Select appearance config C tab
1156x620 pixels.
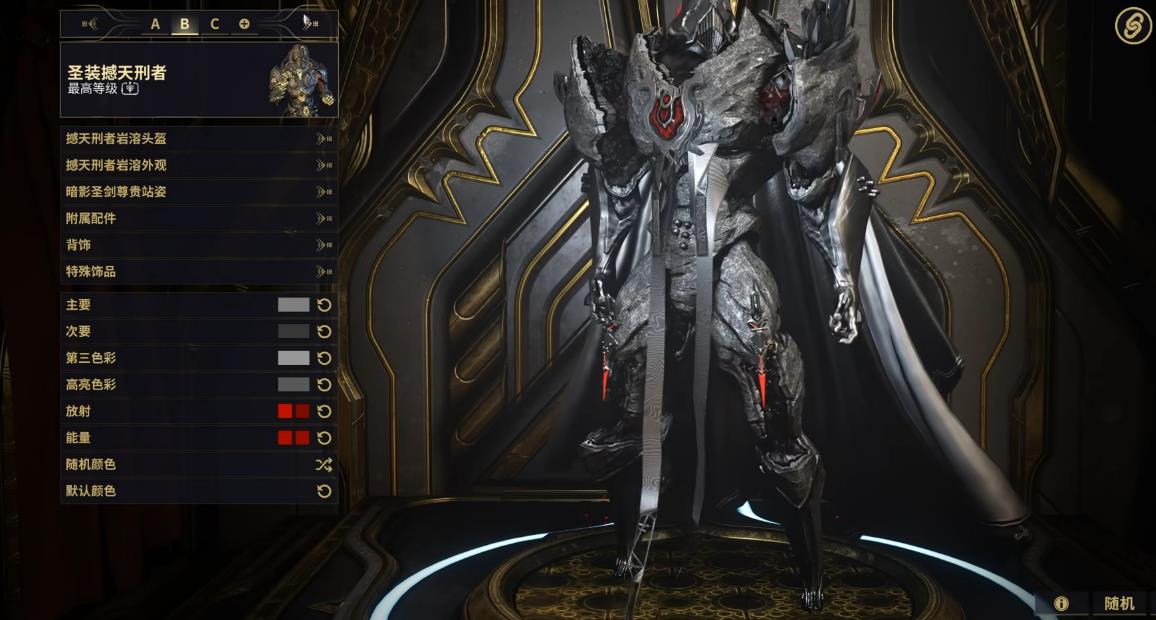point(214,24)
